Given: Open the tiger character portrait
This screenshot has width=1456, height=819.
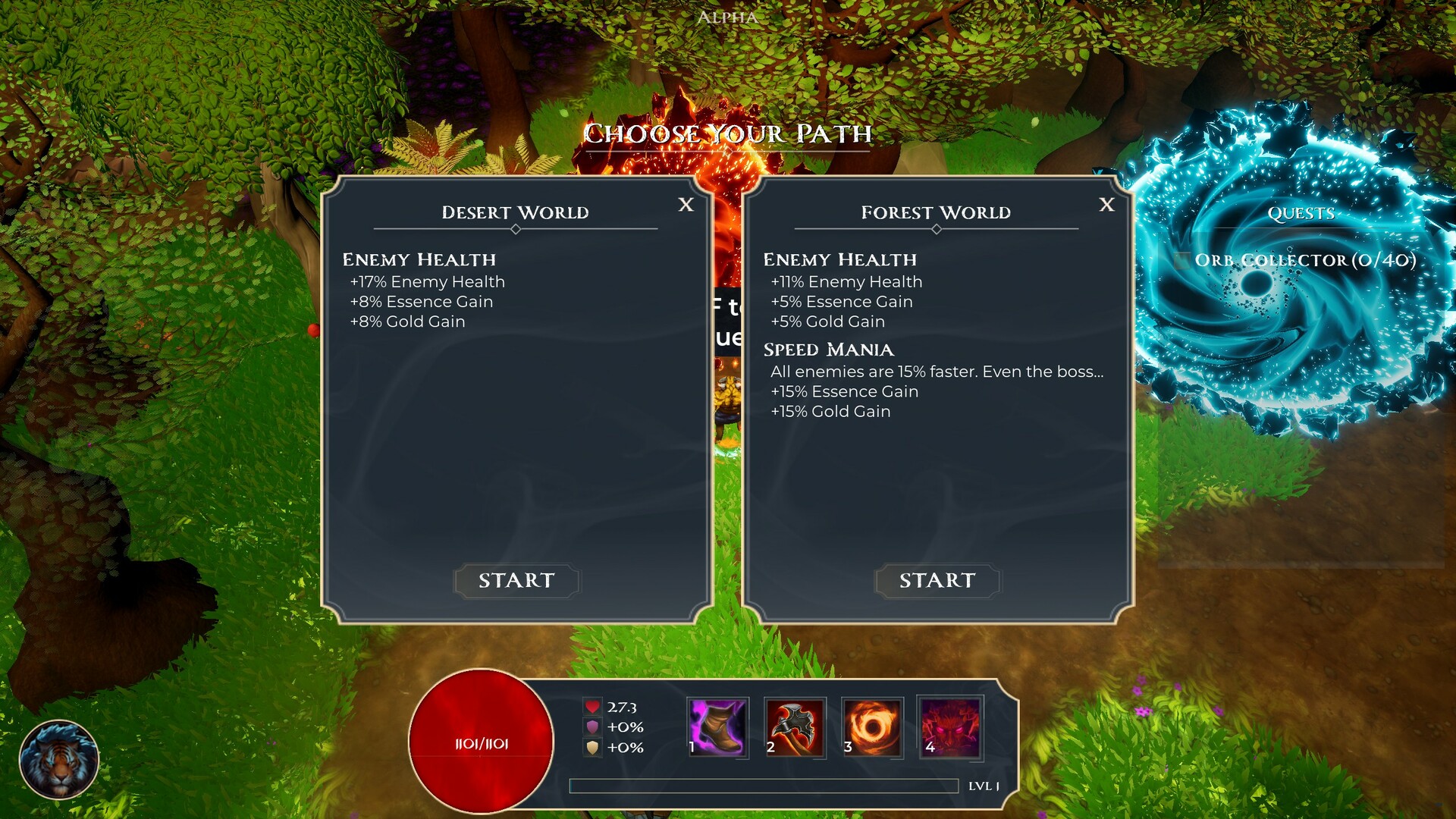Looking at the screenshot, I should (59, 758).
